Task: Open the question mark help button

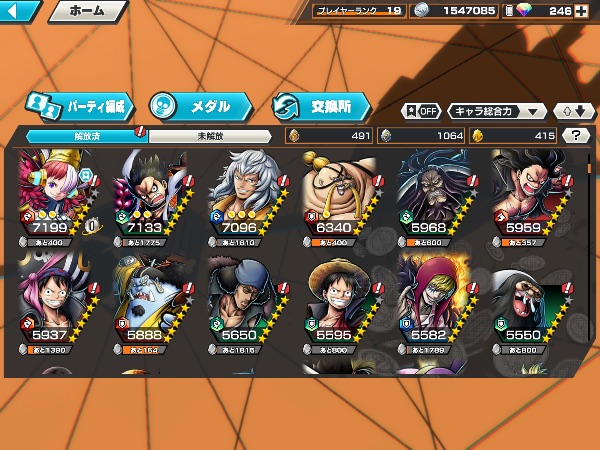Action: pyautogui.click(x=576, y=136)
